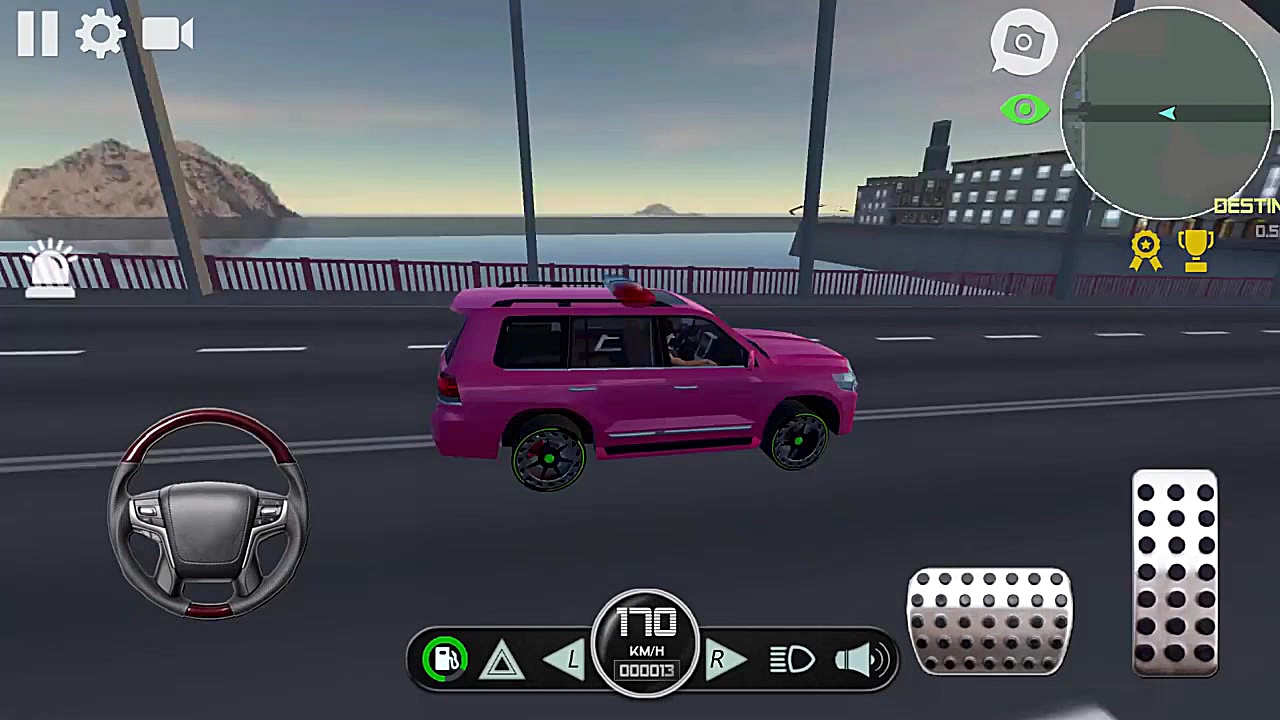Viewport: 1280px width, 720px height.
Task: Switch recording mode with the video camera icon
Action: point(166,33)
